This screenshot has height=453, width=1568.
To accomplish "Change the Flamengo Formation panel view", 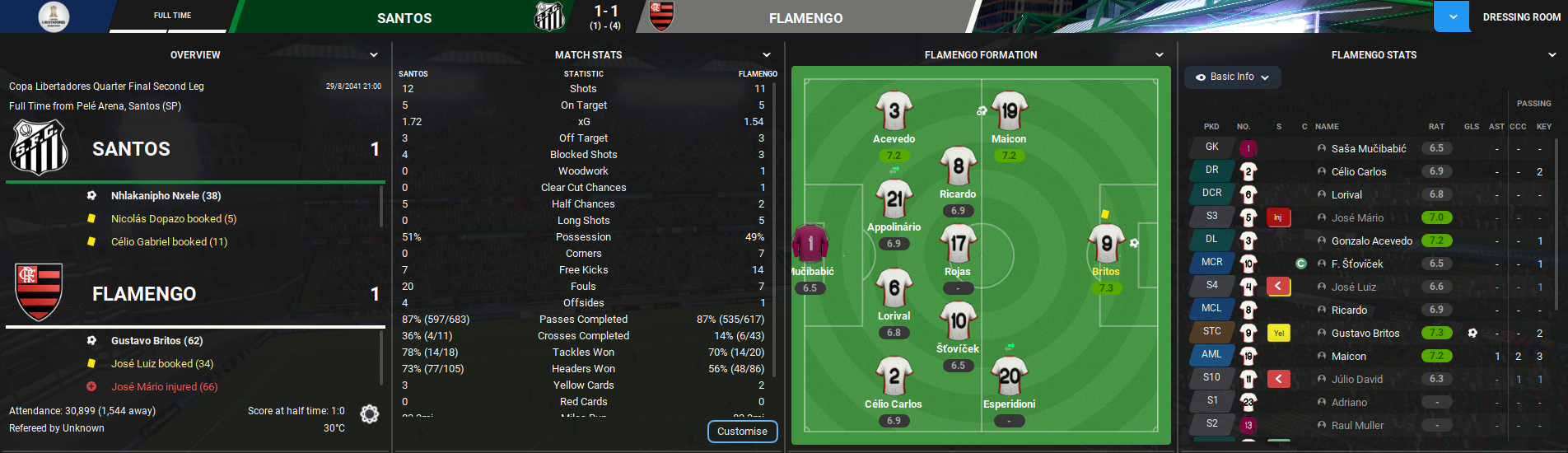I will pyautogui.click(x=1160, y=55).
